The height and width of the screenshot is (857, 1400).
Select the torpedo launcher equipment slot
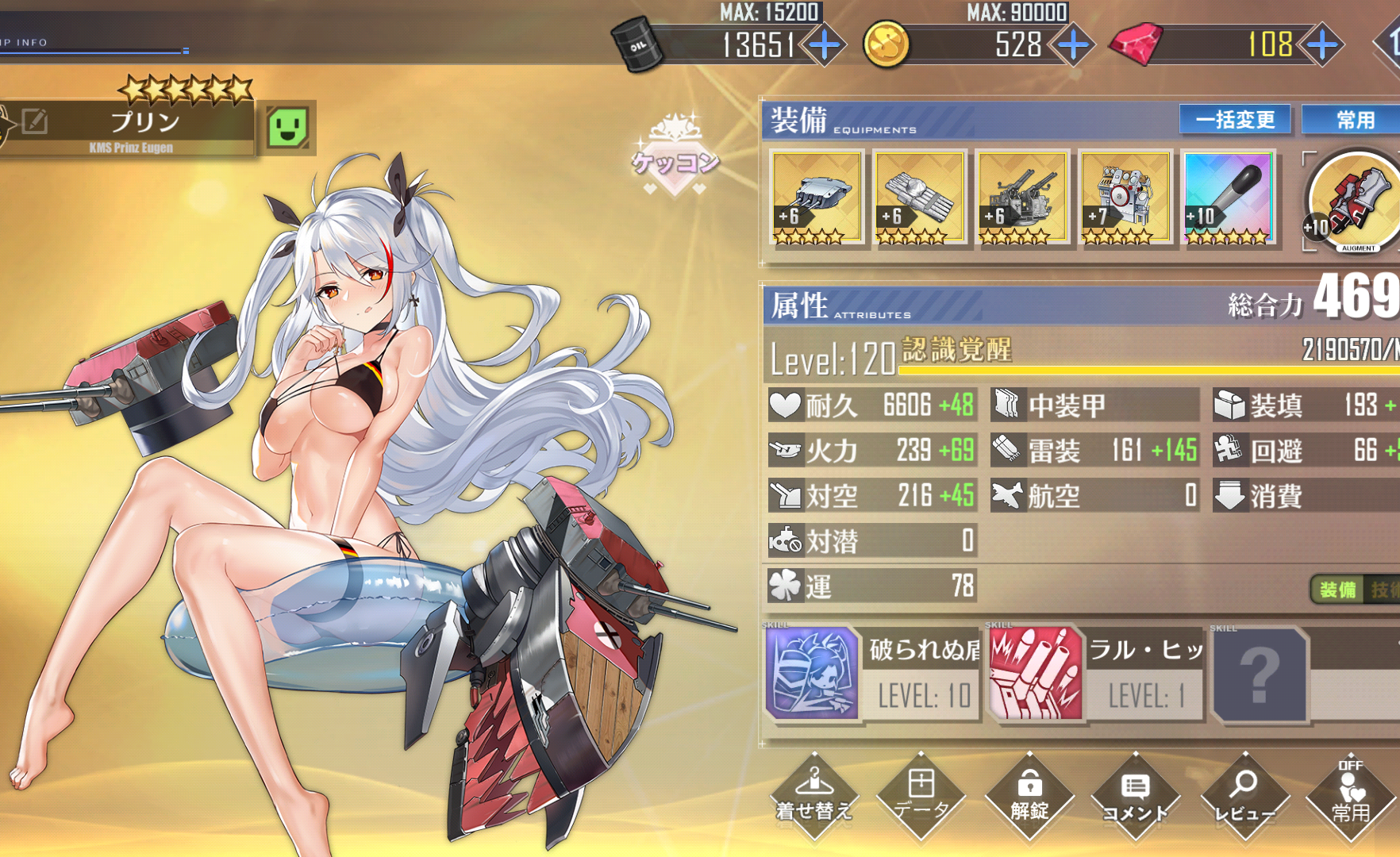click(x=919, y=198)
